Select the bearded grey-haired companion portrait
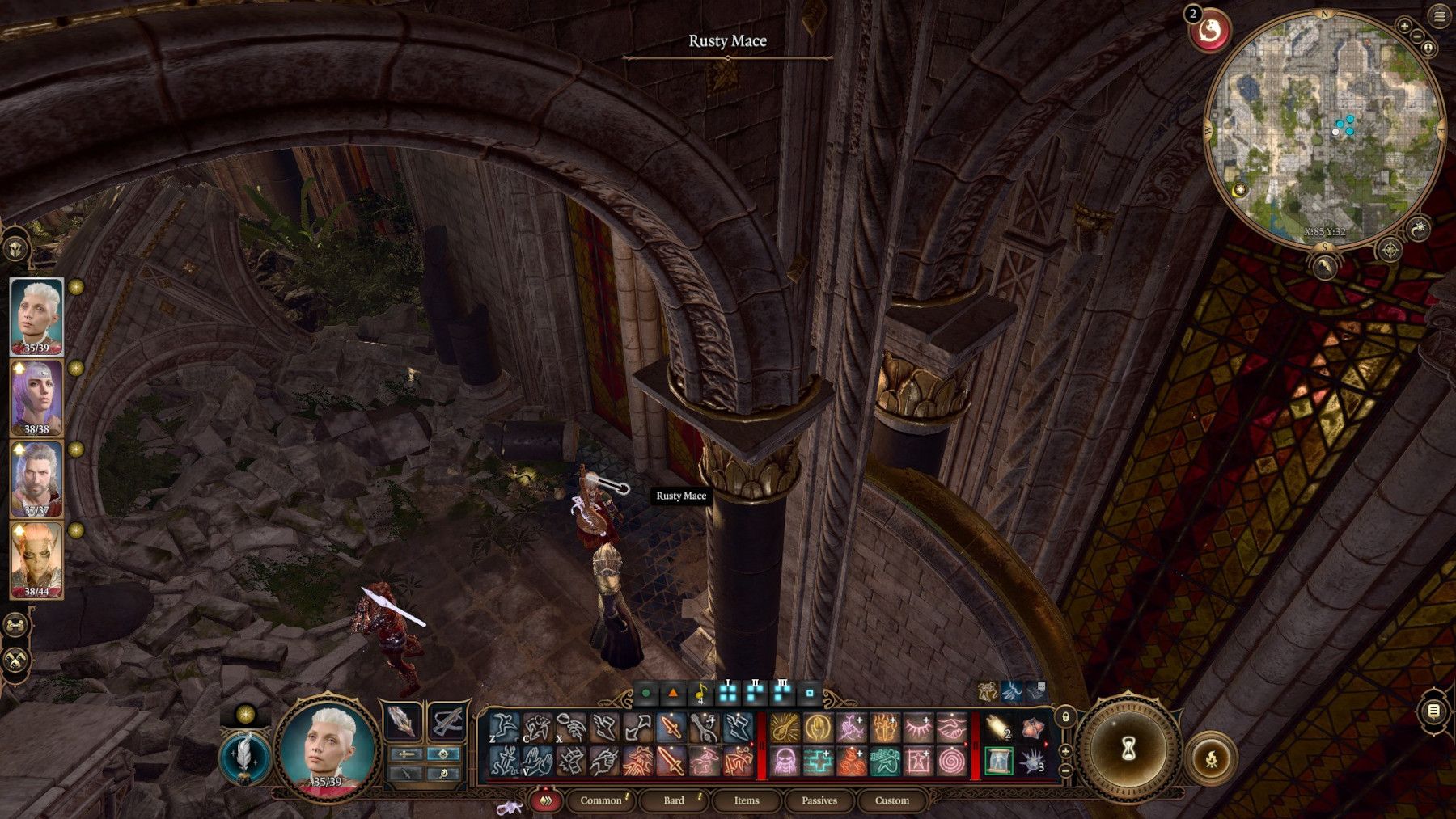This screenshot has width=1456, height=819. click(36, 479)
